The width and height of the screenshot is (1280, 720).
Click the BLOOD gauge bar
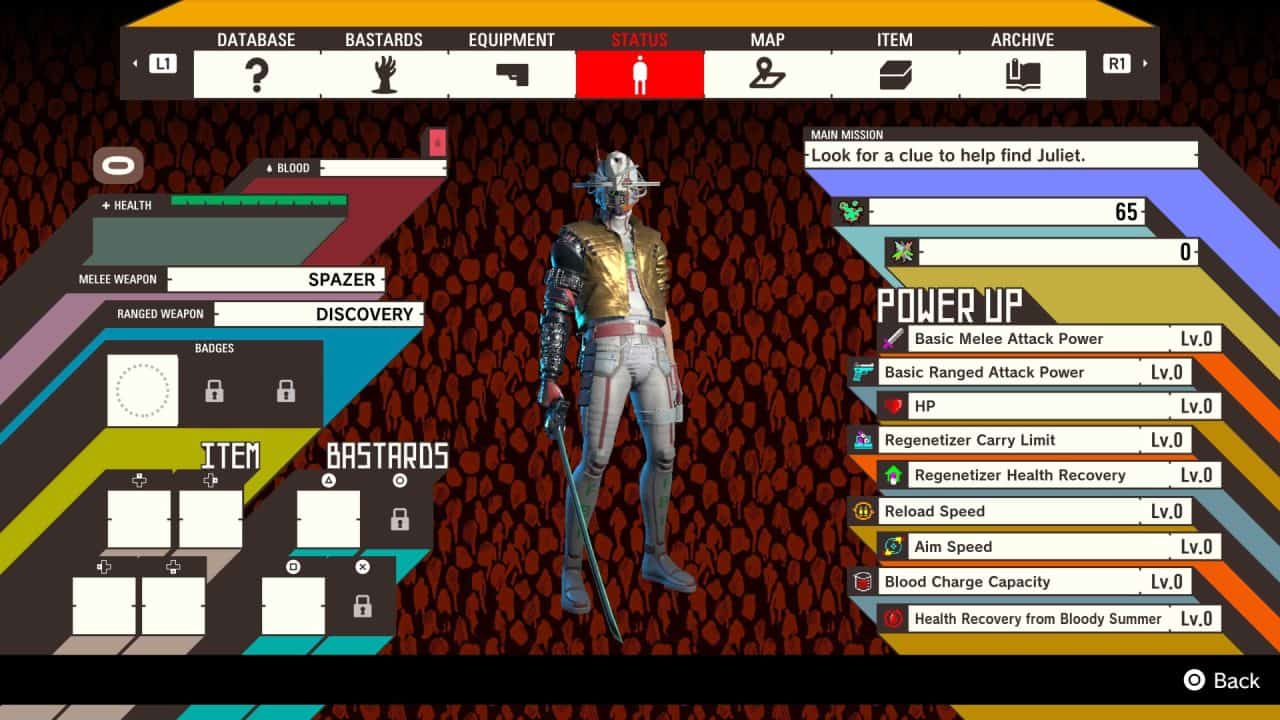[x=383, y=168]
